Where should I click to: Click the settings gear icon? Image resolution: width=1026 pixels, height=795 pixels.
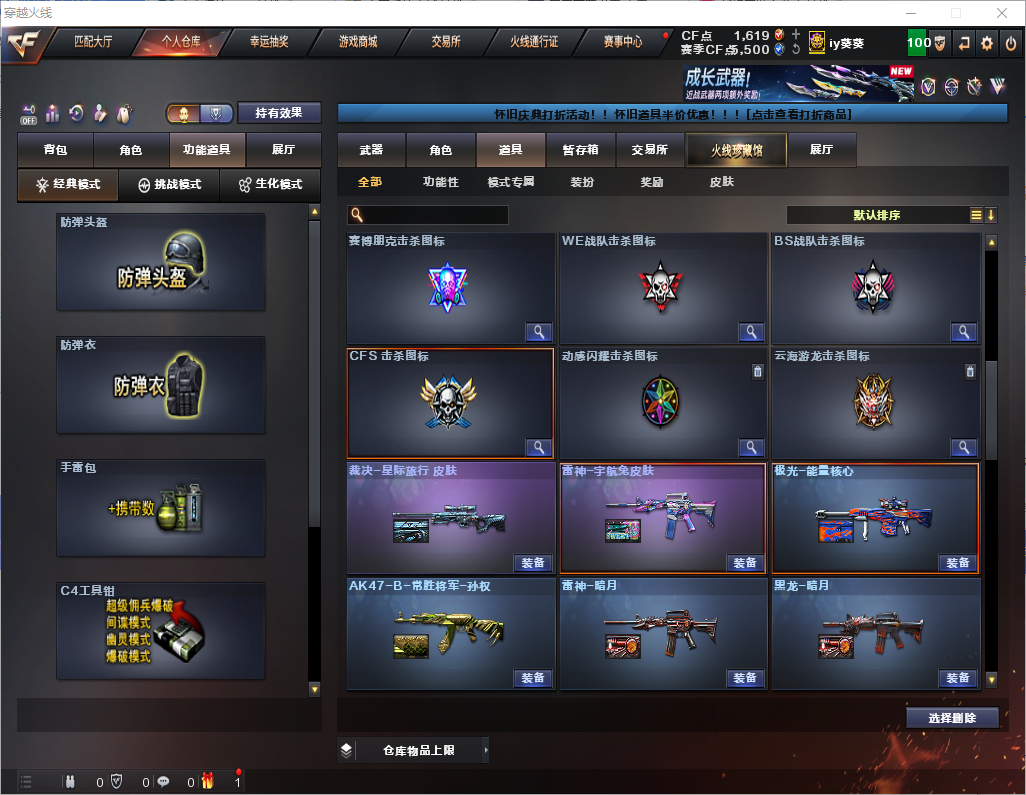point(987,43)
